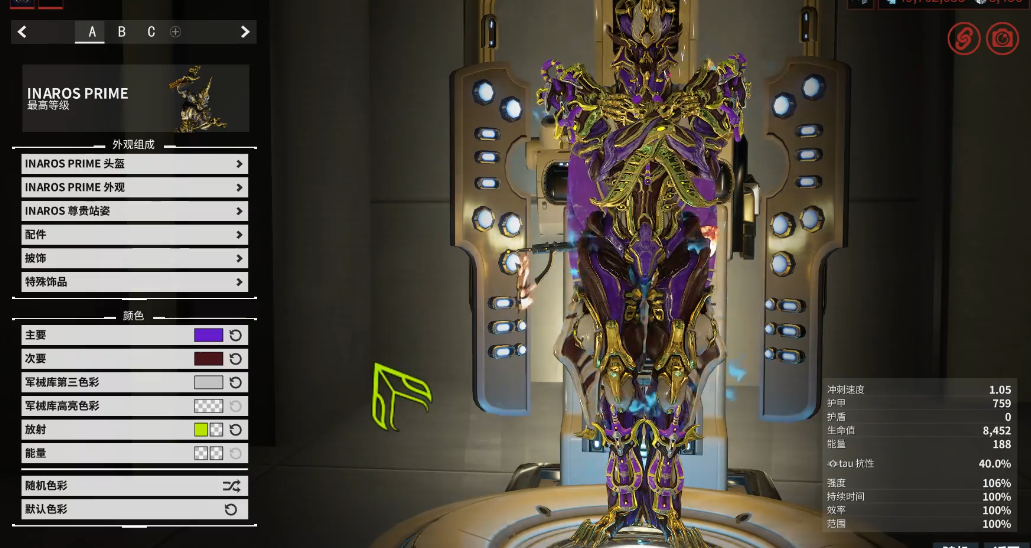This screenshot has height=548, width=1031.
Task: Open the 特殊饰品 menu
Action: point(134,282)
